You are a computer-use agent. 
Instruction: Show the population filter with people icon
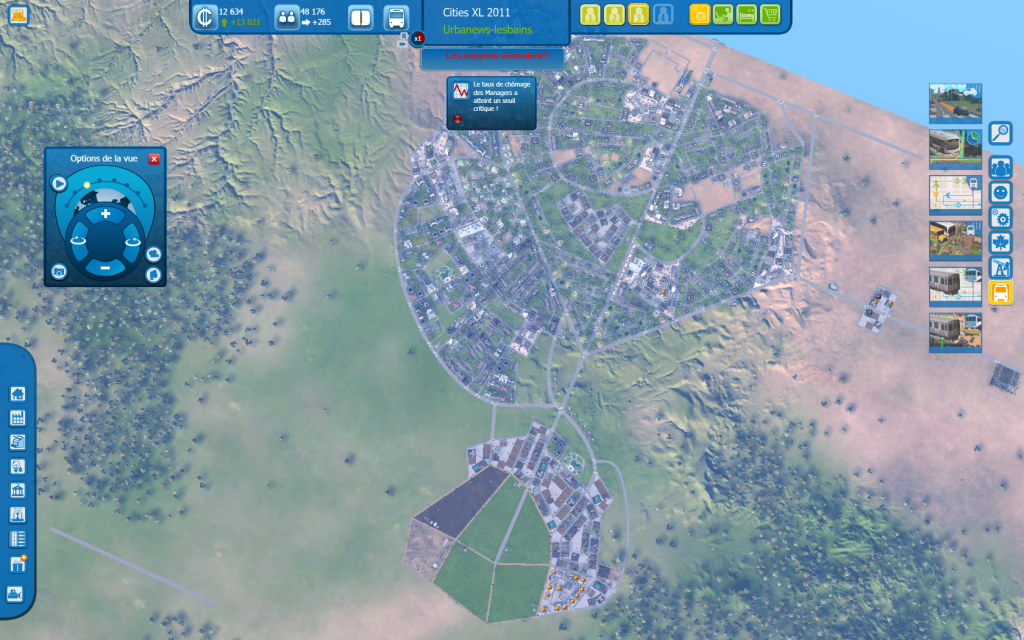(x=1000, y=167)
